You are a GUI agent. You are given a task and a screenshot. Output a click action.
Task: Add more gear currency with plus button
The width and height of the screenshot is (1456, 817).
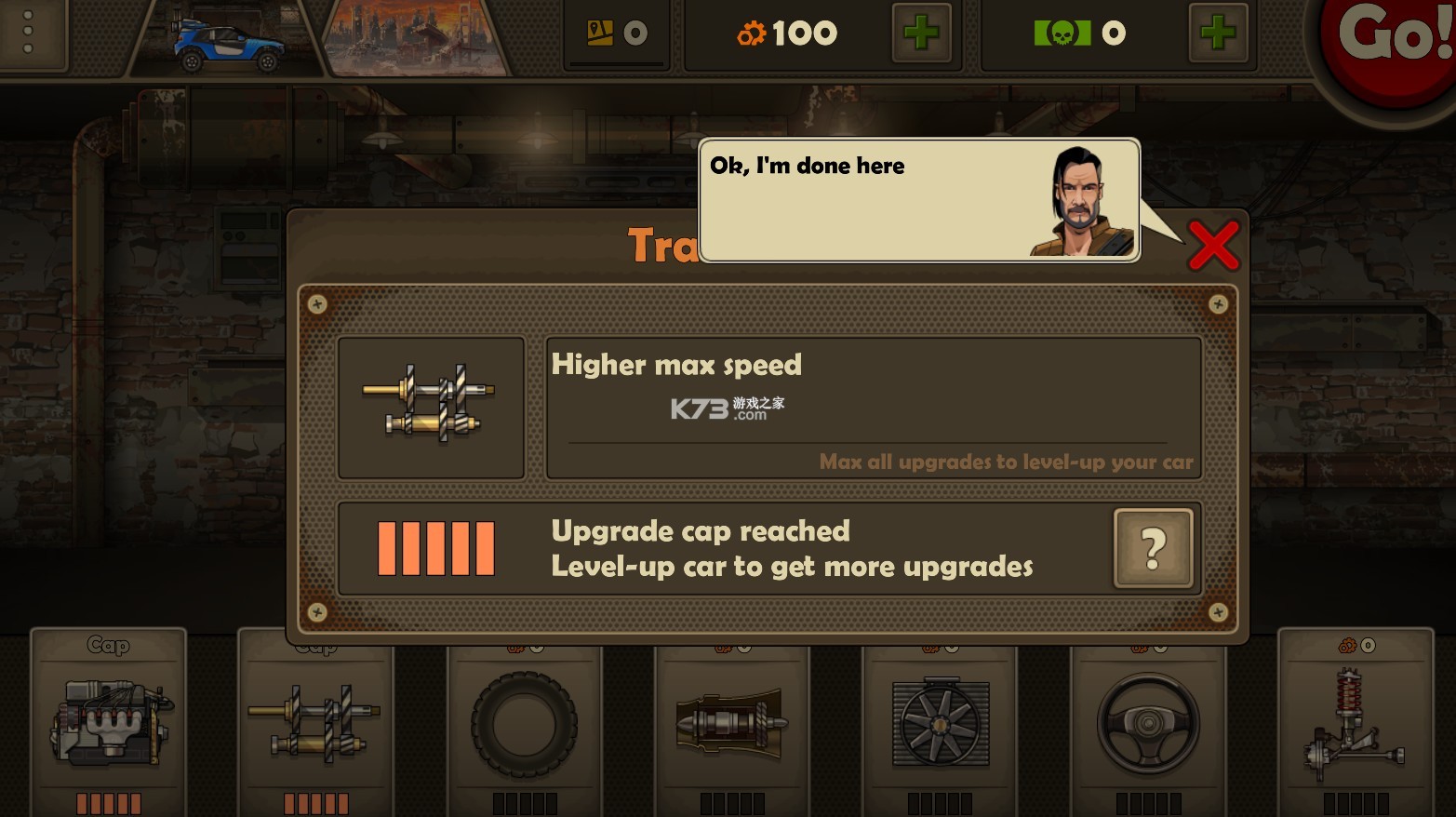tap(921, 34)
